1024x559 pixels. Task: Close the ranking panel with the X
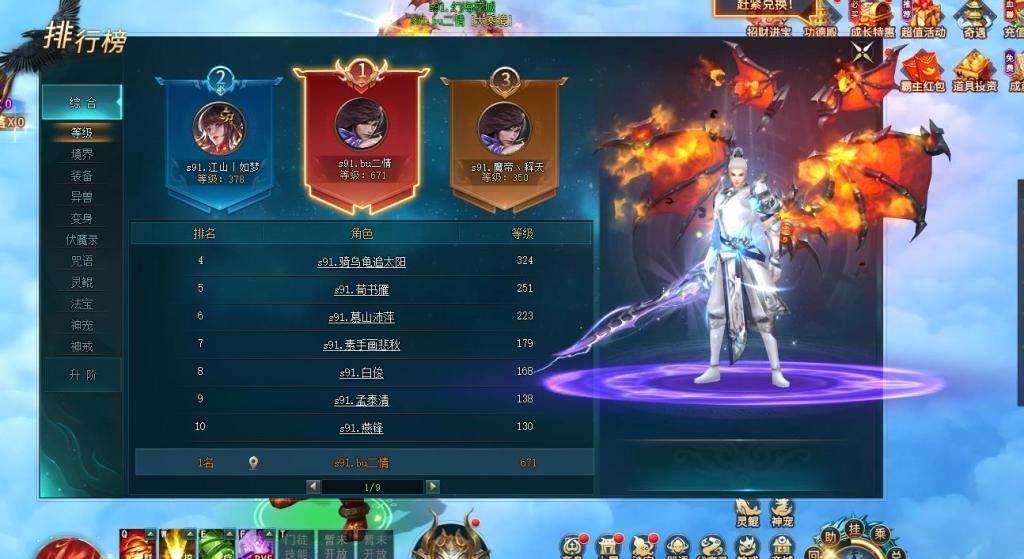tap(862, 51)
